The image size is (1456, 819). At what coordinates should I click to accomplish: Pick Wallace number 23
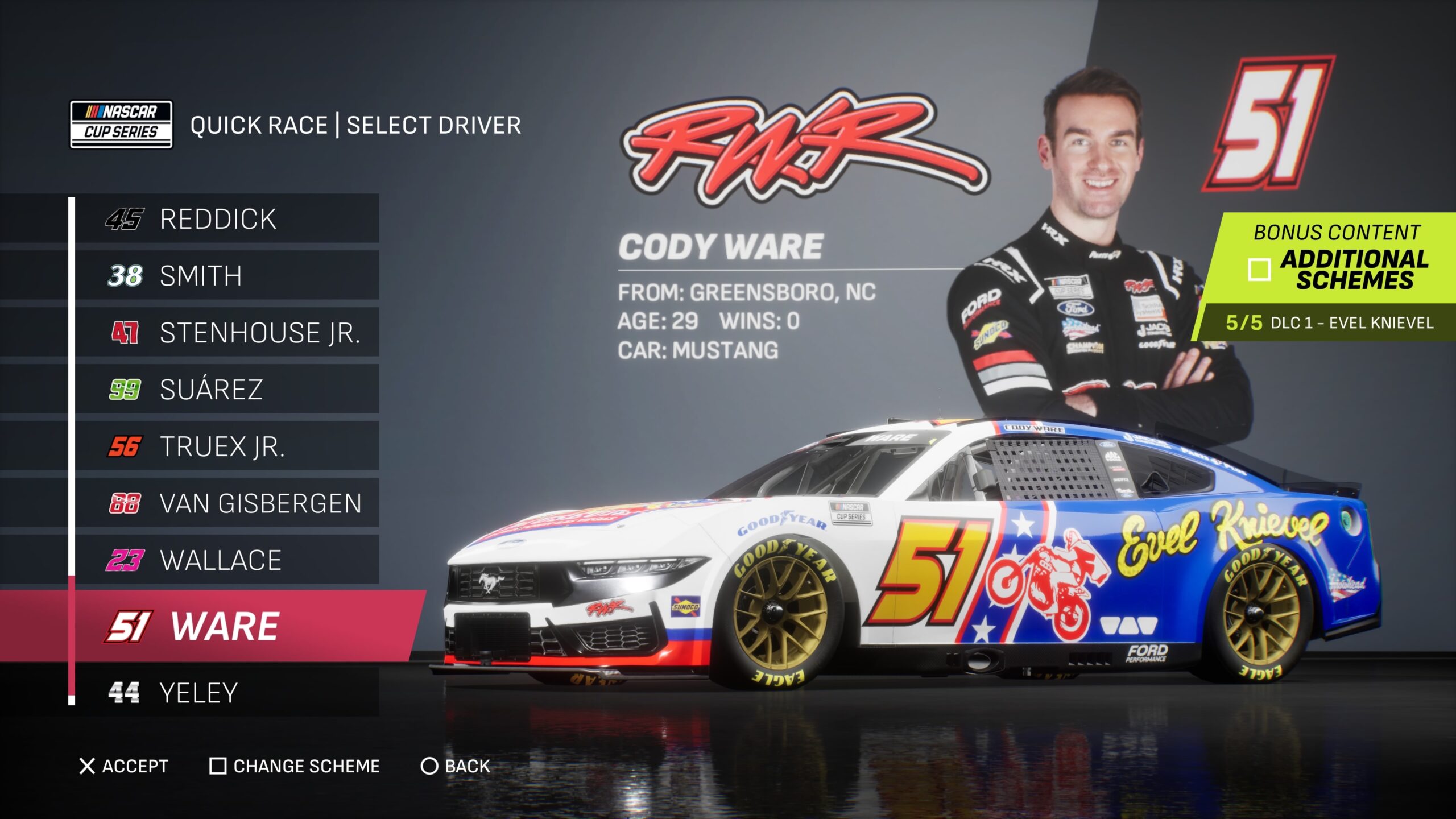point(221,560)
